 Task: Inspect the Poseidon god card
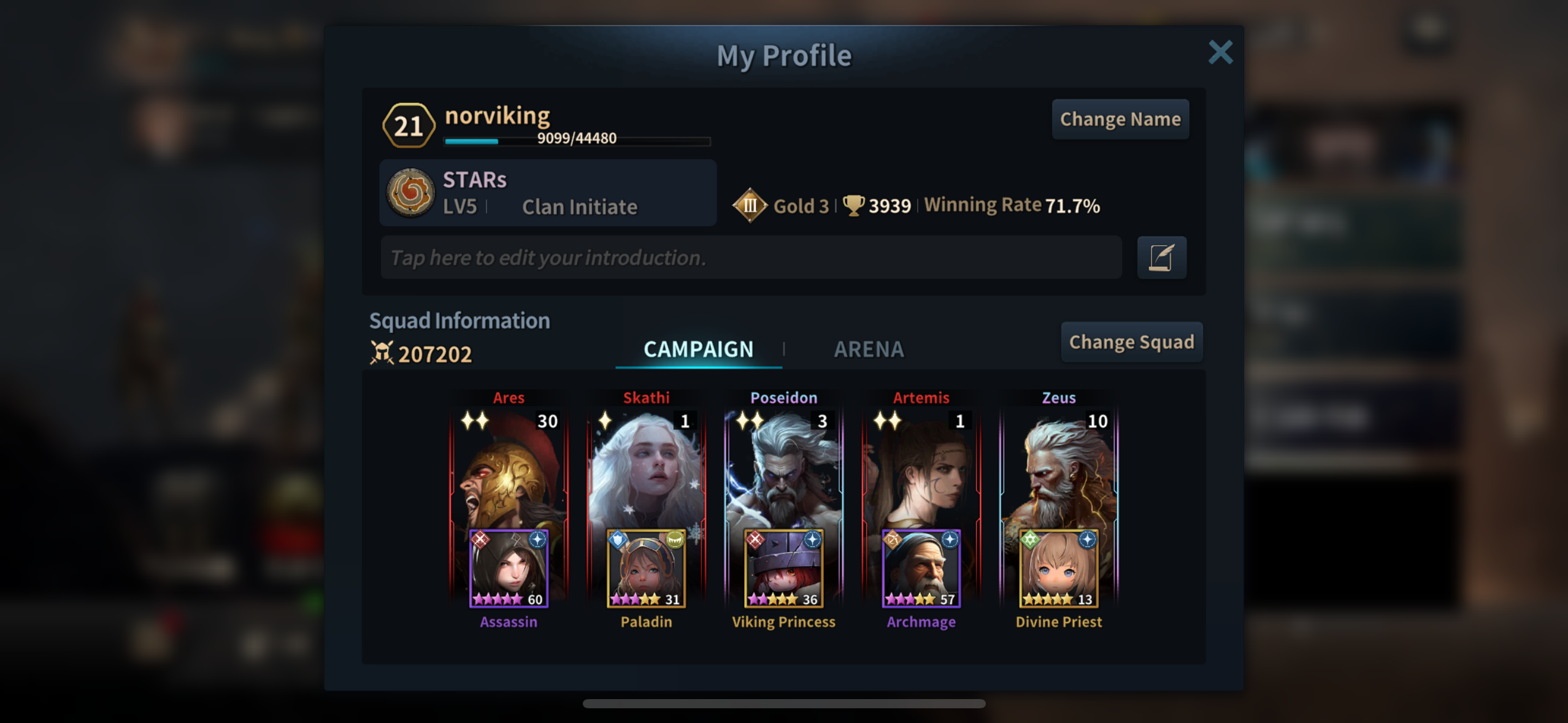click(x=783, y=466)
